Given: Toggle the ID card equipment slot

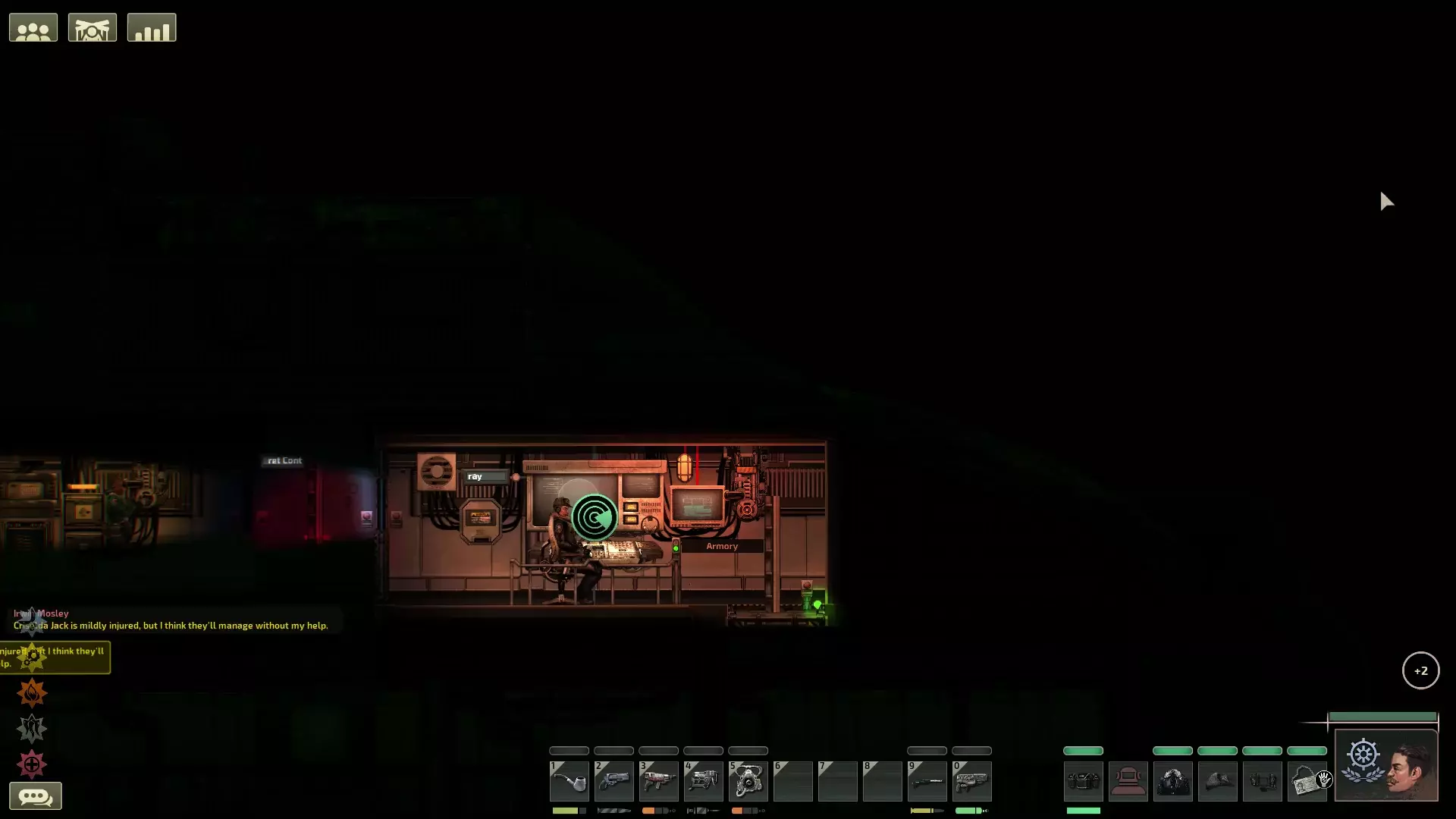Looking at the screenshot, I should (x=1307, y=781).
